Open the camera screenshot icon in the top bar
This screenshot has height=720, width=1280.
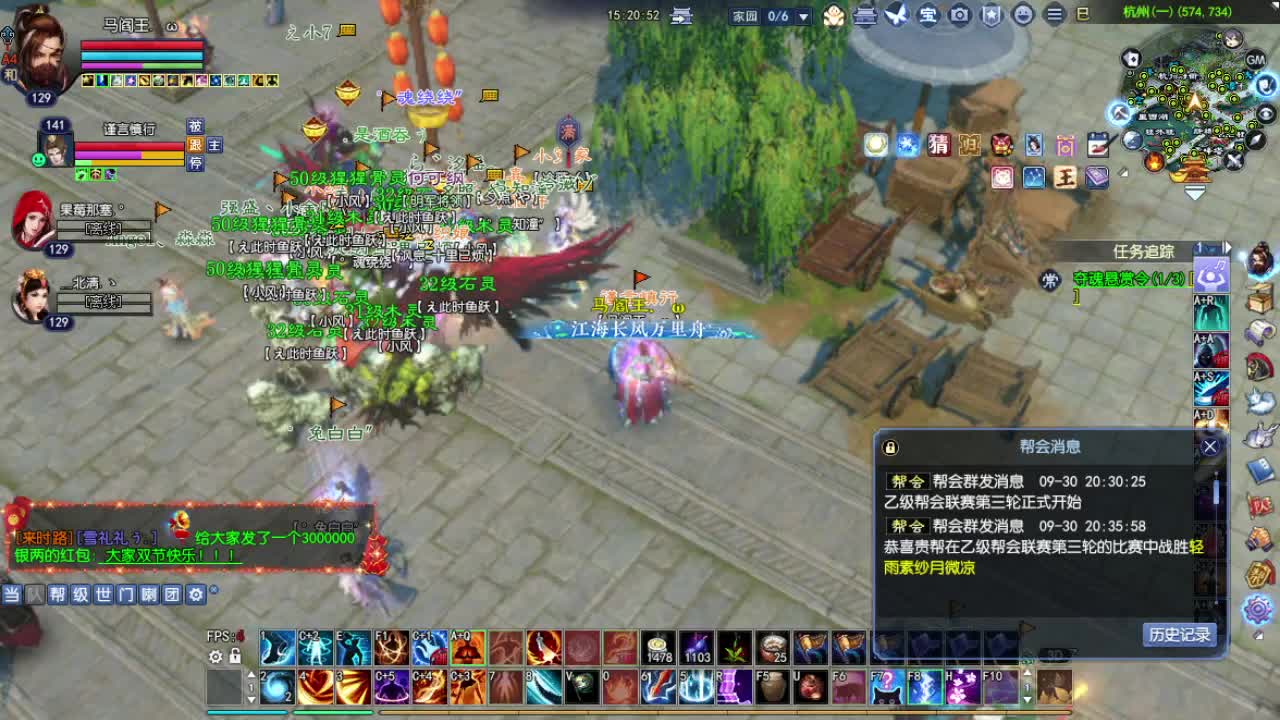tap(958, 16)
